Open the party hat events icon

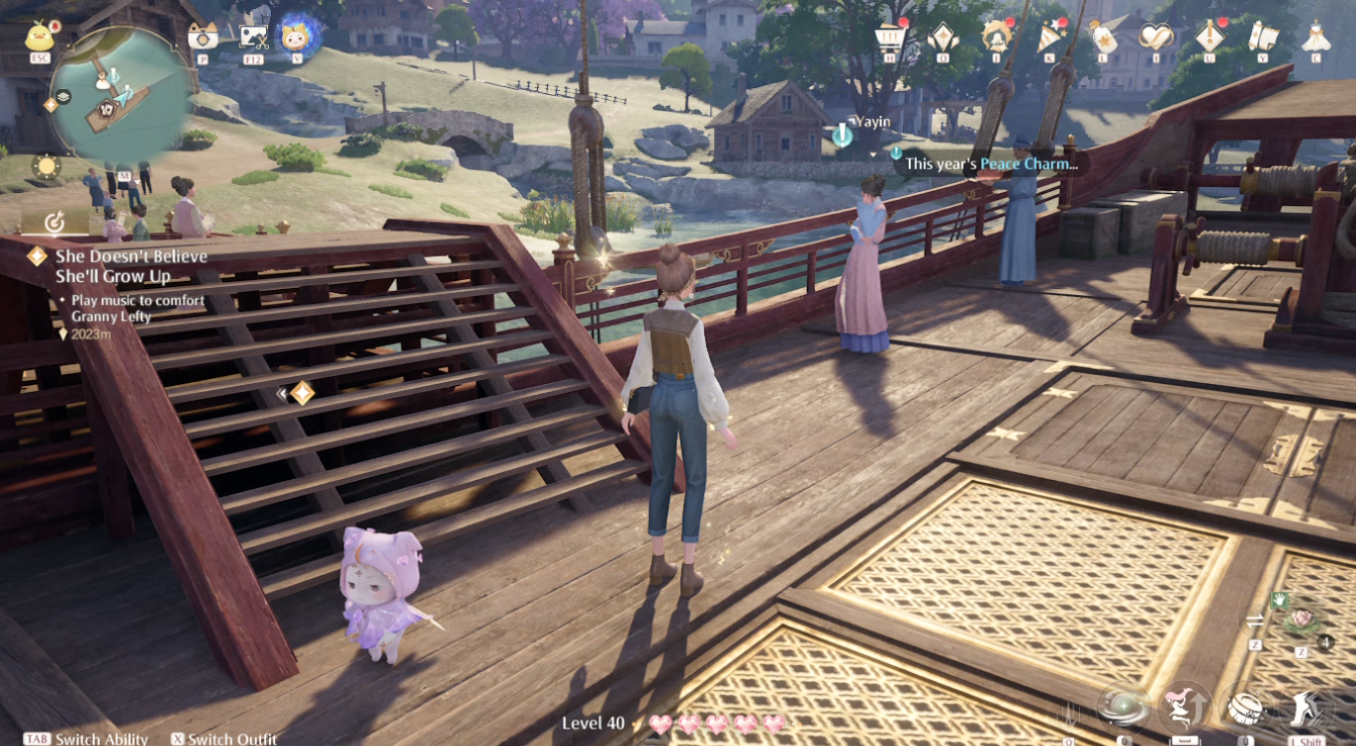point(1048,36)
